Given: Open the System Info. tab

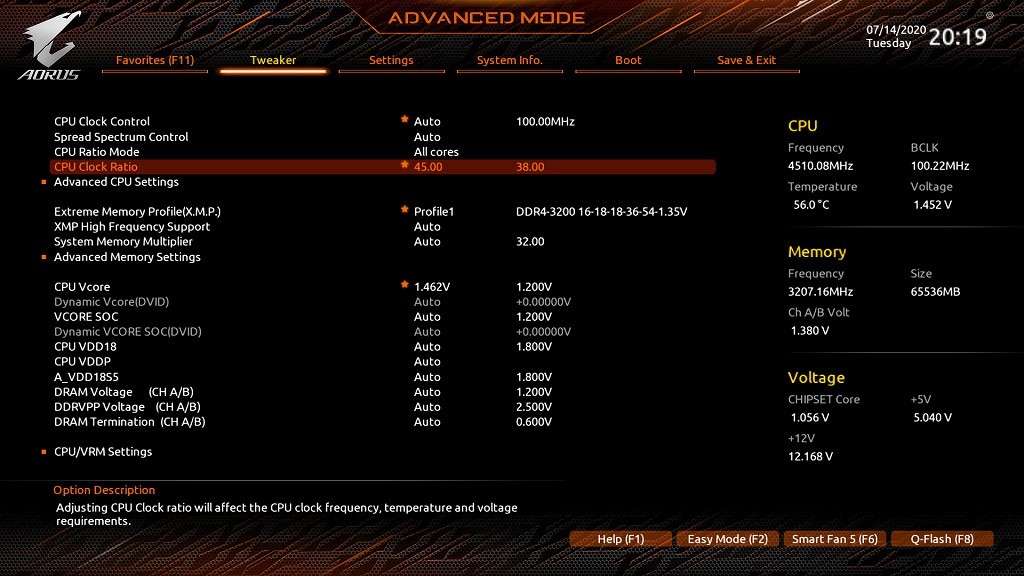Looking at the screenshot, I should (x=509, y=60).
